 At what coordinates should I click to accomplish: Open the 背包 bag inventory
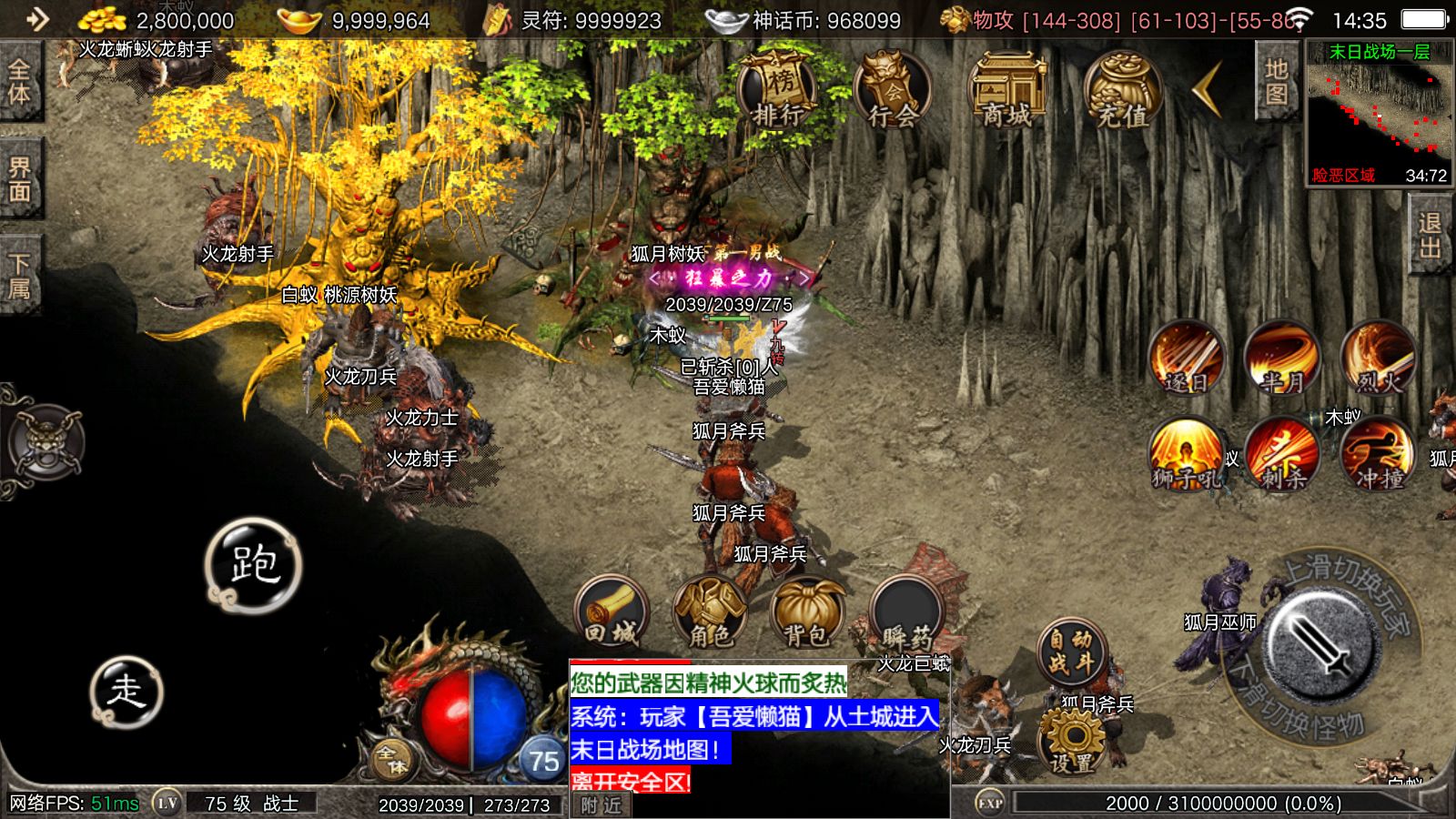pyautogui.click(x=807, y=613)
